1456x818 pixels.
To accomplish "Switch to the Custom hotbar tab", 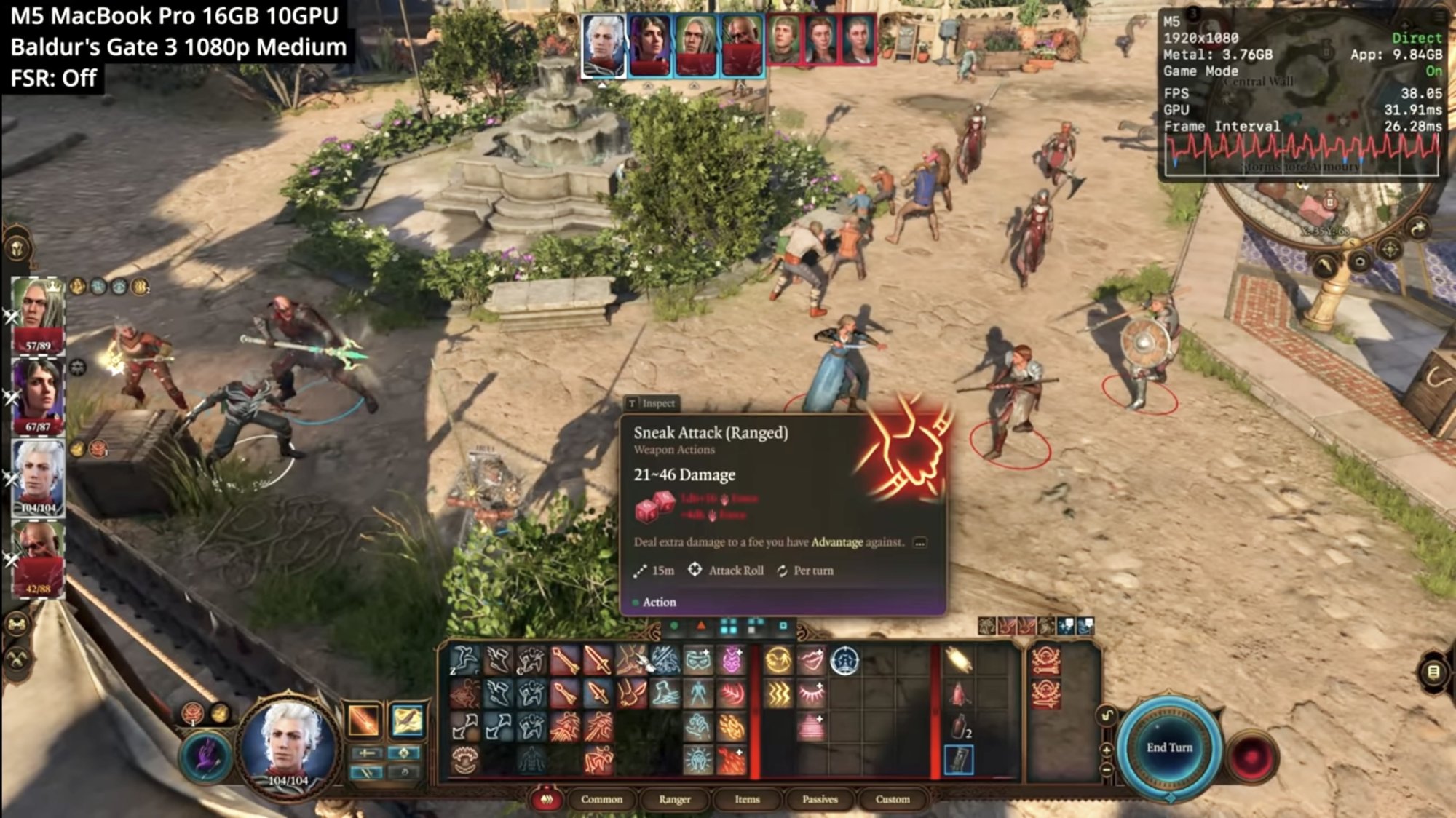I will 893,799.
